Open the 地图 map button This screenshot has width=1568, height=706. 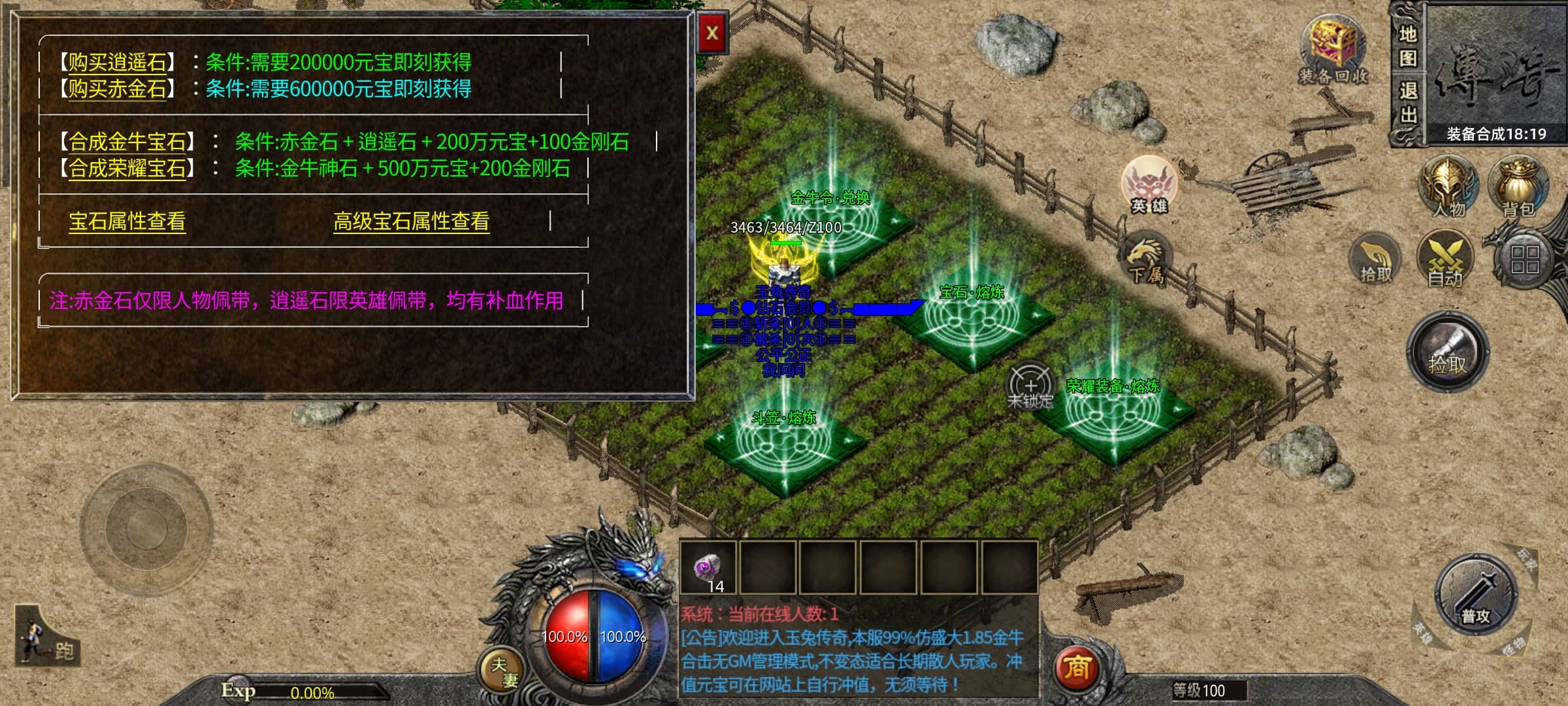[x=1407, y=46]
